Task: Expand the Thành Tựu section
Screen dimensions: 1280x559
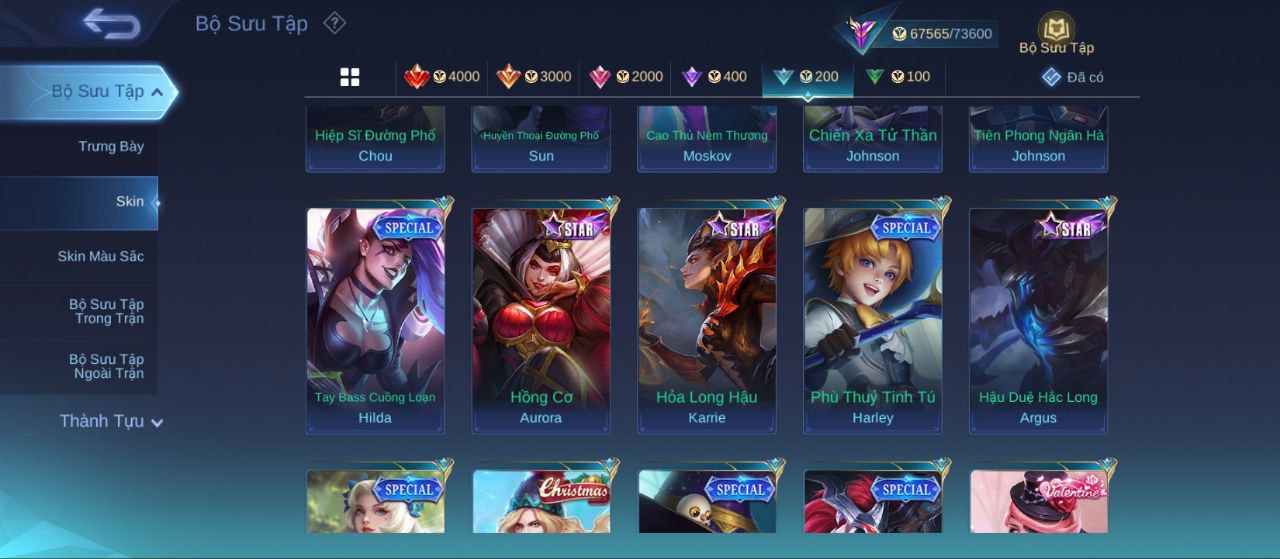Action: [110, 421]
